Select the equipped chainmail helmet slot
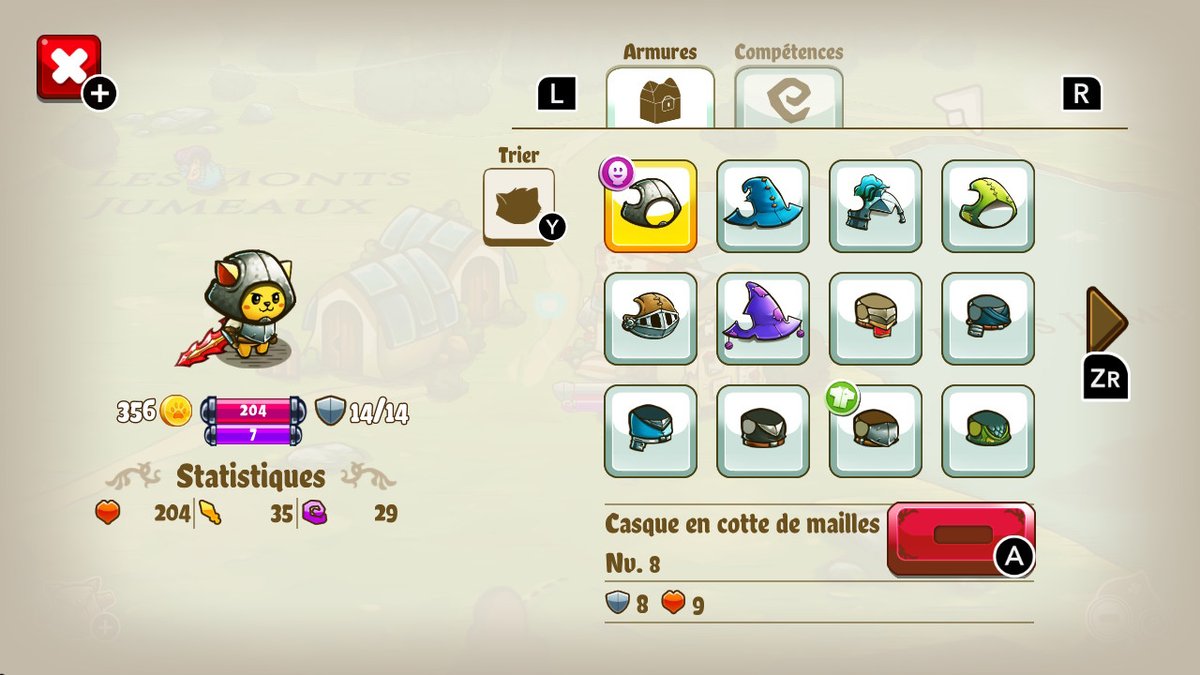Viewport: 1200px width, 675px height. (x=650, y=206)
